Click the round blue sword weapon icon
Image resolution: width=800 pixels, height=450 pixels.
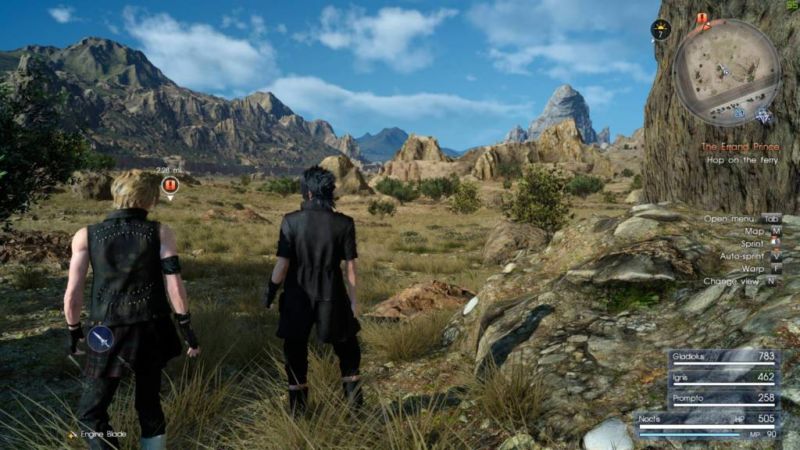click(x=101, y=340)
